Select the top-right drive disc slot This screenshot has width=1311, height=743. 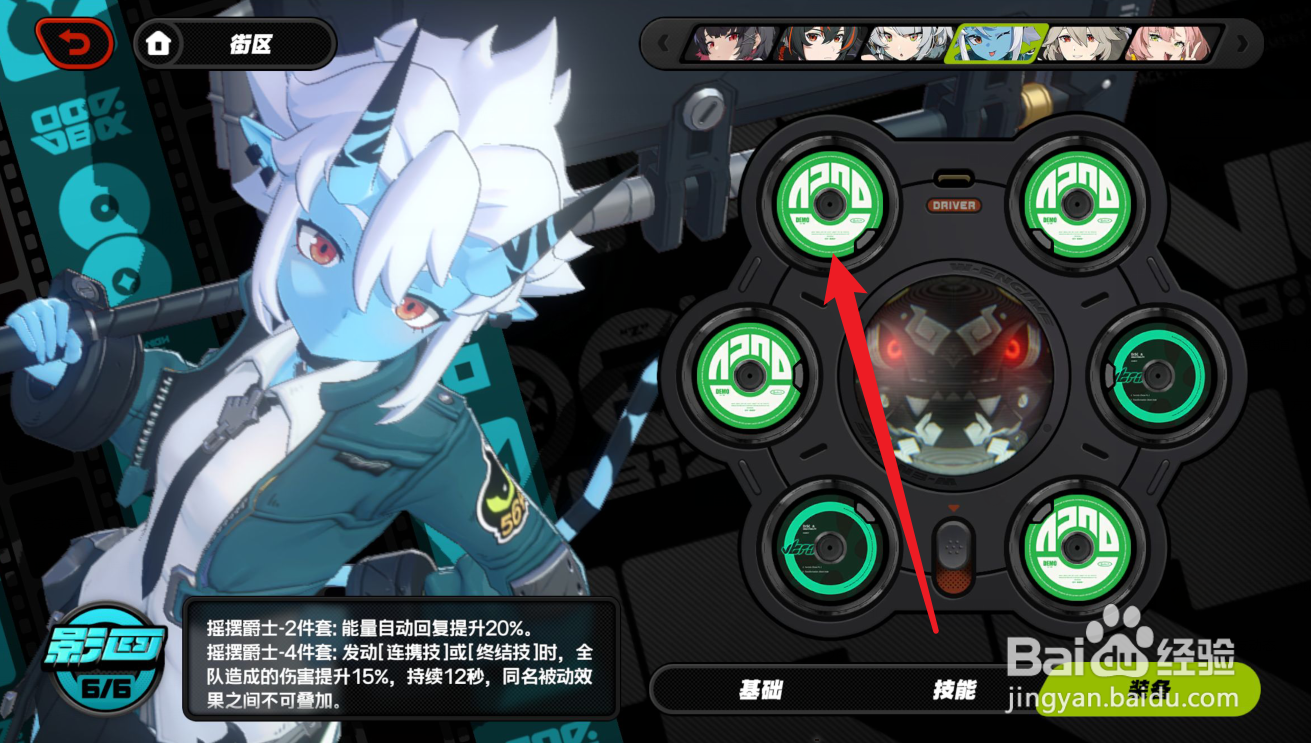[1078, 207]
